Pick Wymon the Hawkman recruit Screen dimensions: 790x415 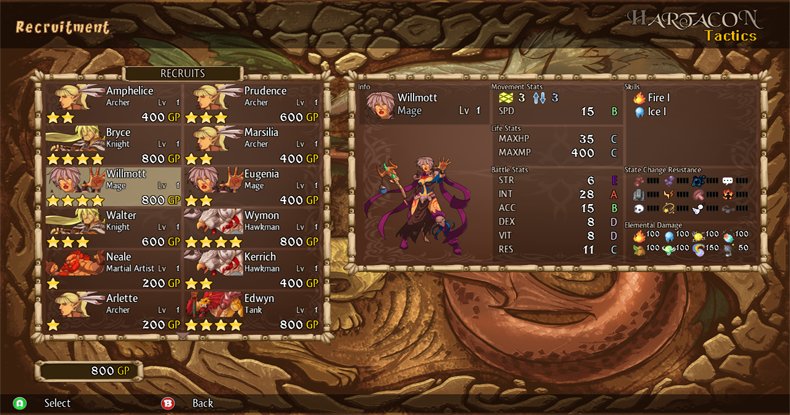click(x=252, y=227)
